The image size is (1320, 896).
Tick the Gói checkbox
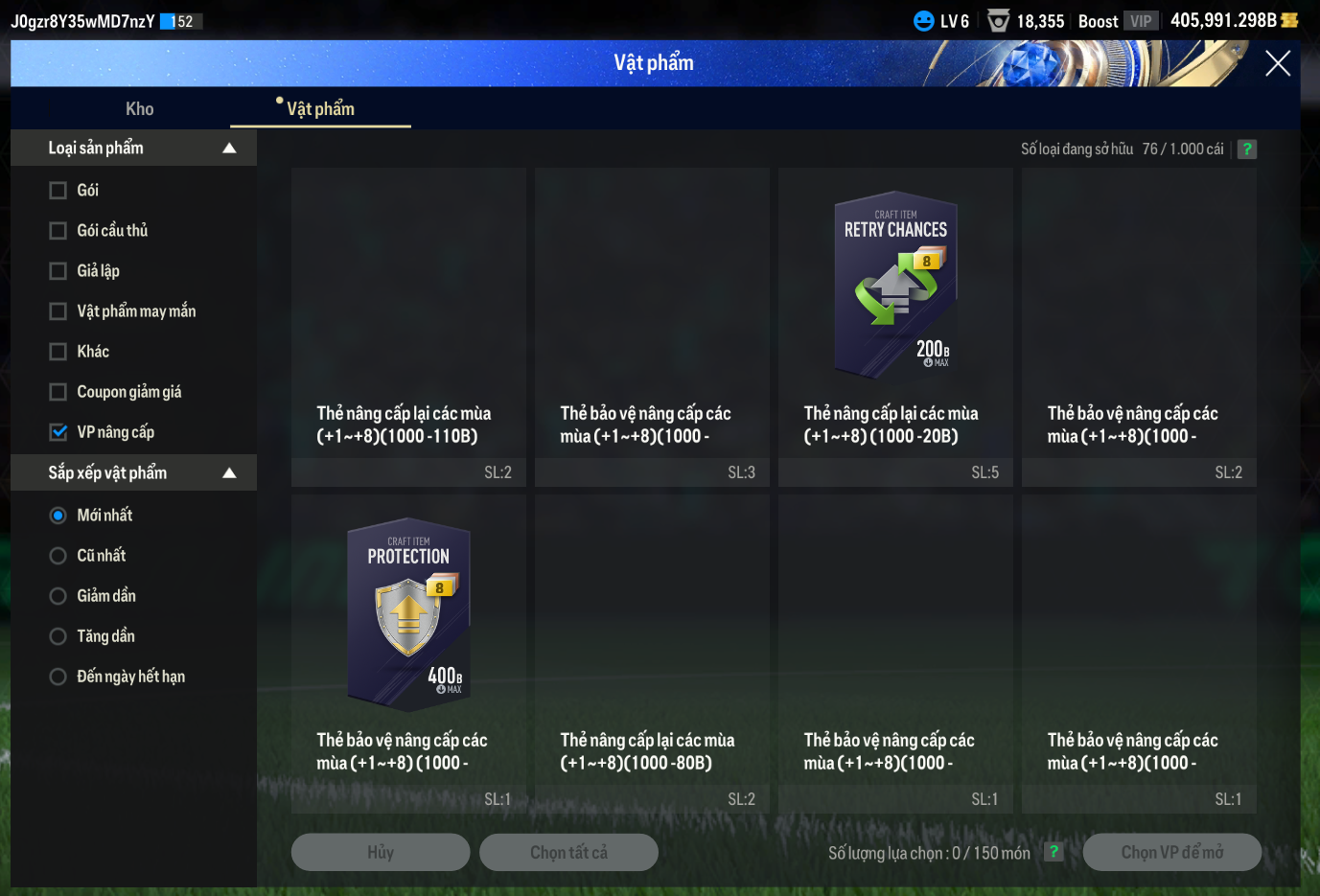pos(58,191)
